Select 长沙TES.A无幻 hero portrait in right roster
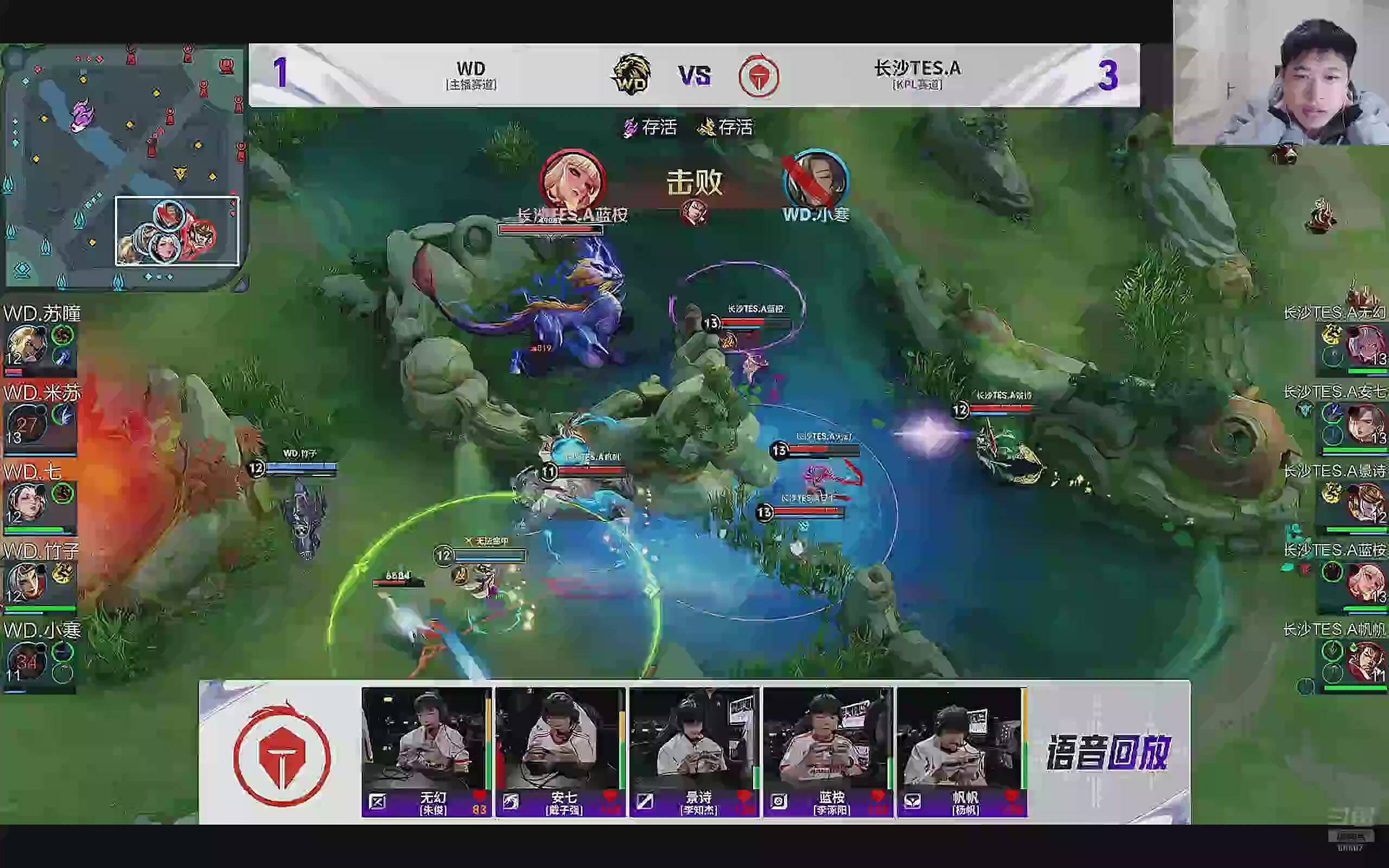Viewport: 1389px width, 868px height. pos(1365,344)
